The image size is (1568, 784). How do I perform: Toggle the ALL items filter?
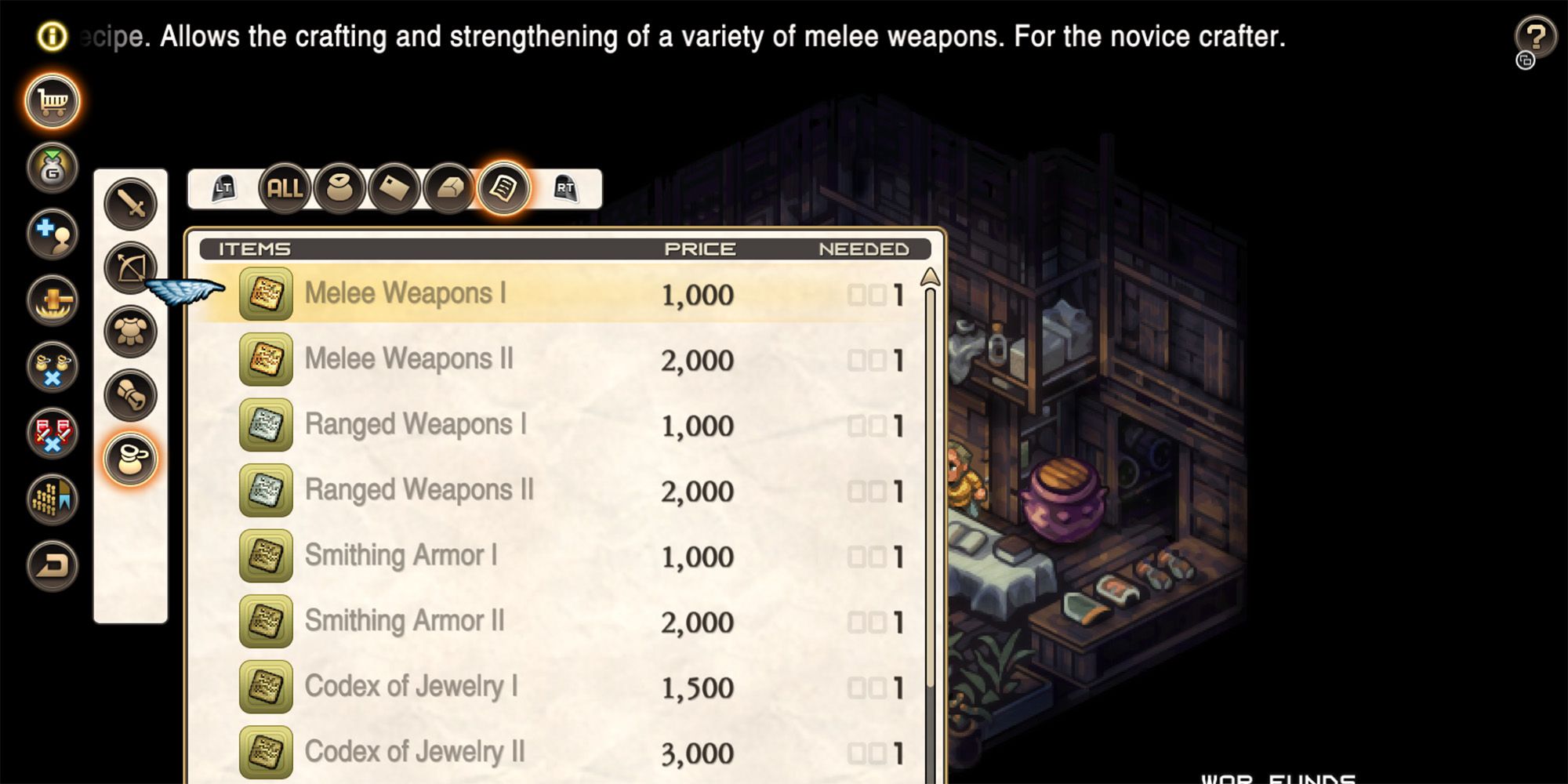tap(286, 188)
